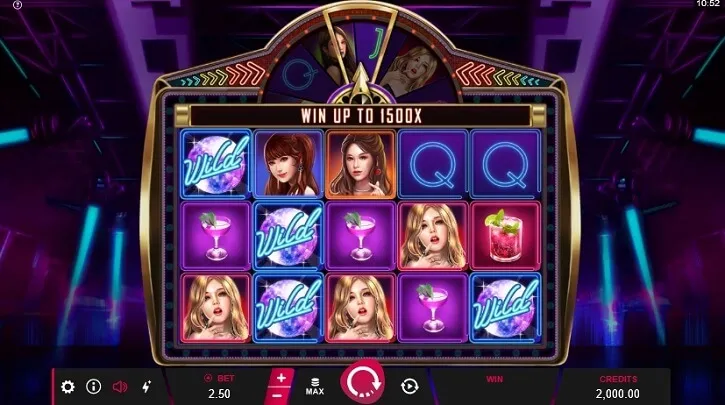Spin the reels with the round button

coord(362,384)
